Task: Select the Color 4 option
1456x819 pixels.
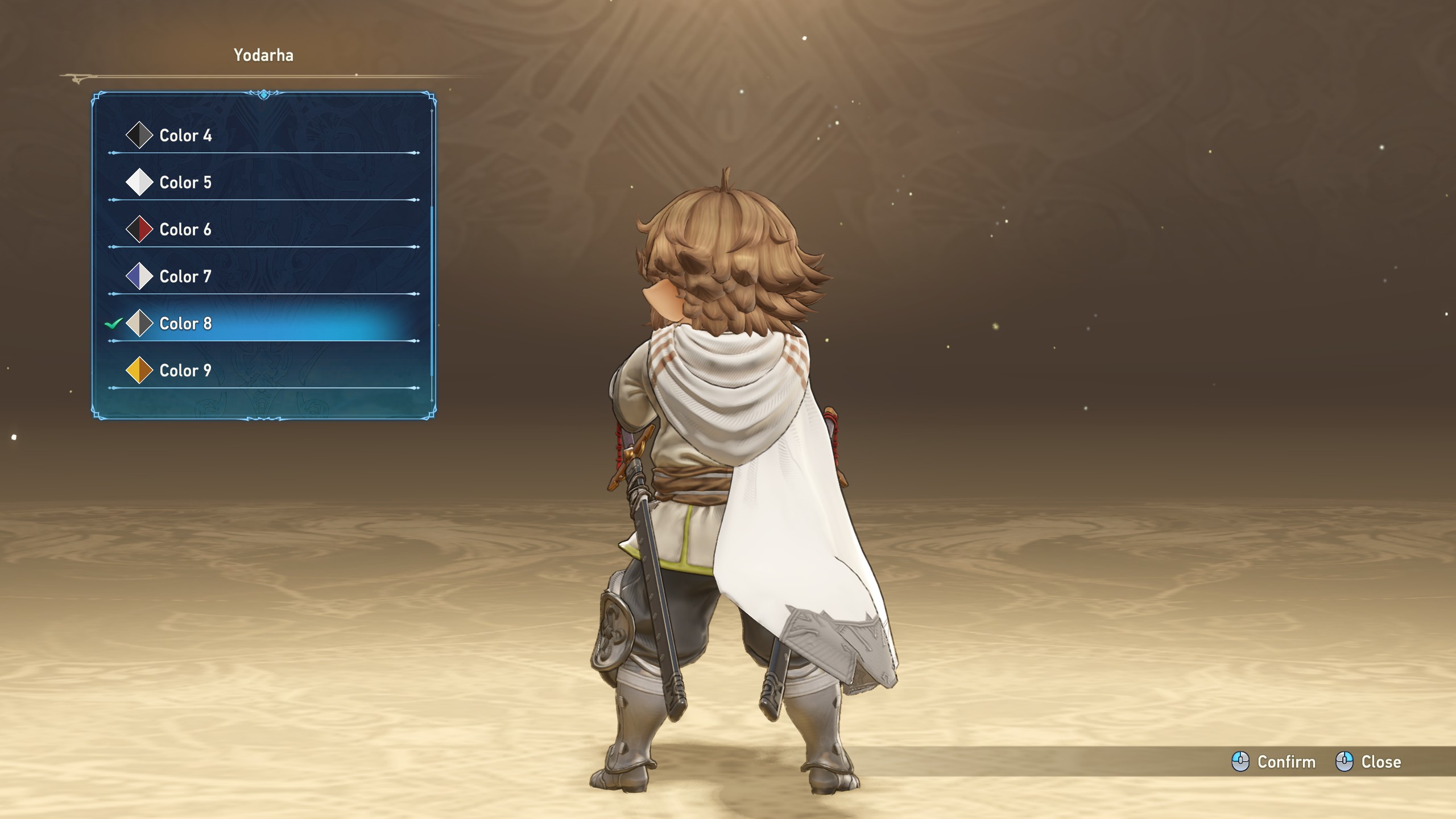Action: pos(185,135)
